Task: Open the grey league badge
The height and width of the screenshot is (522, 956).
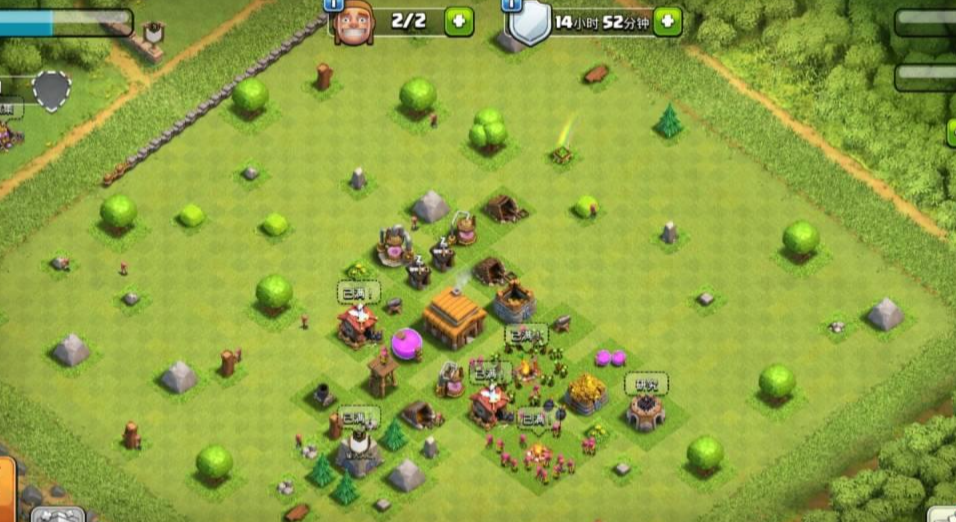Action: click(x=52, y=90)
